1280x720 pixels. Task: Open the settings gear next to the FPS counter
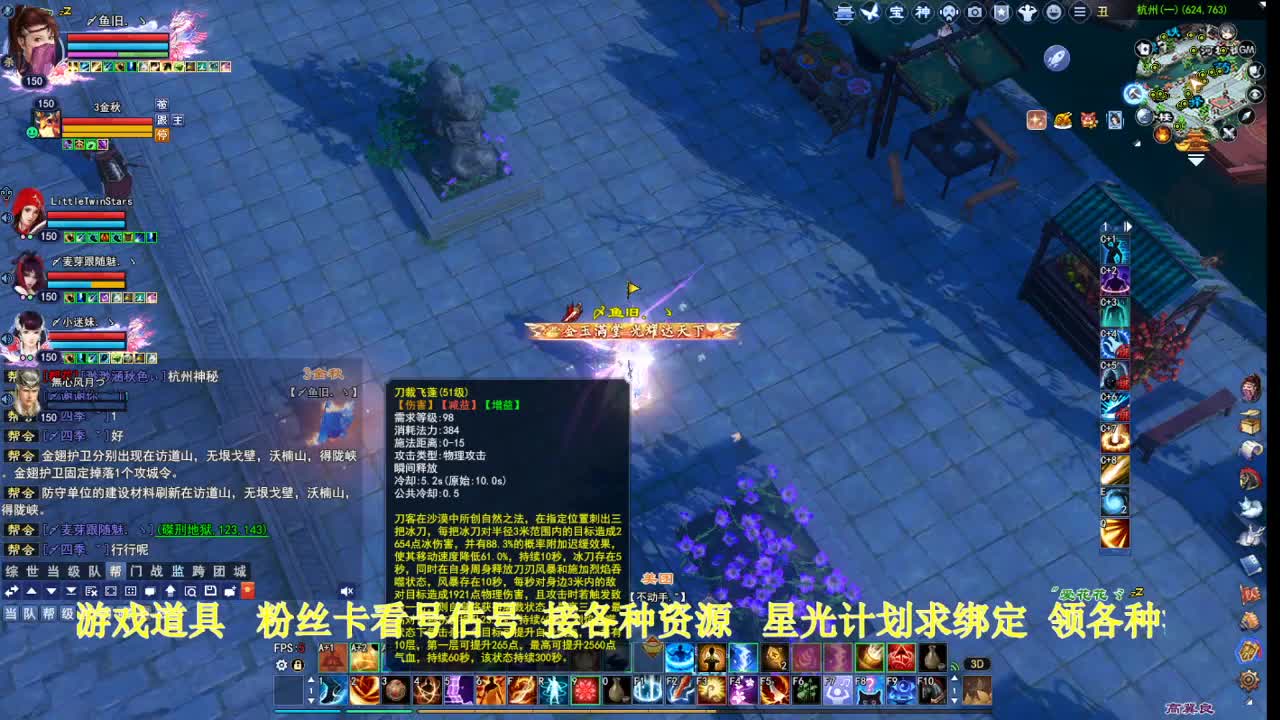(x=283, y=664)
